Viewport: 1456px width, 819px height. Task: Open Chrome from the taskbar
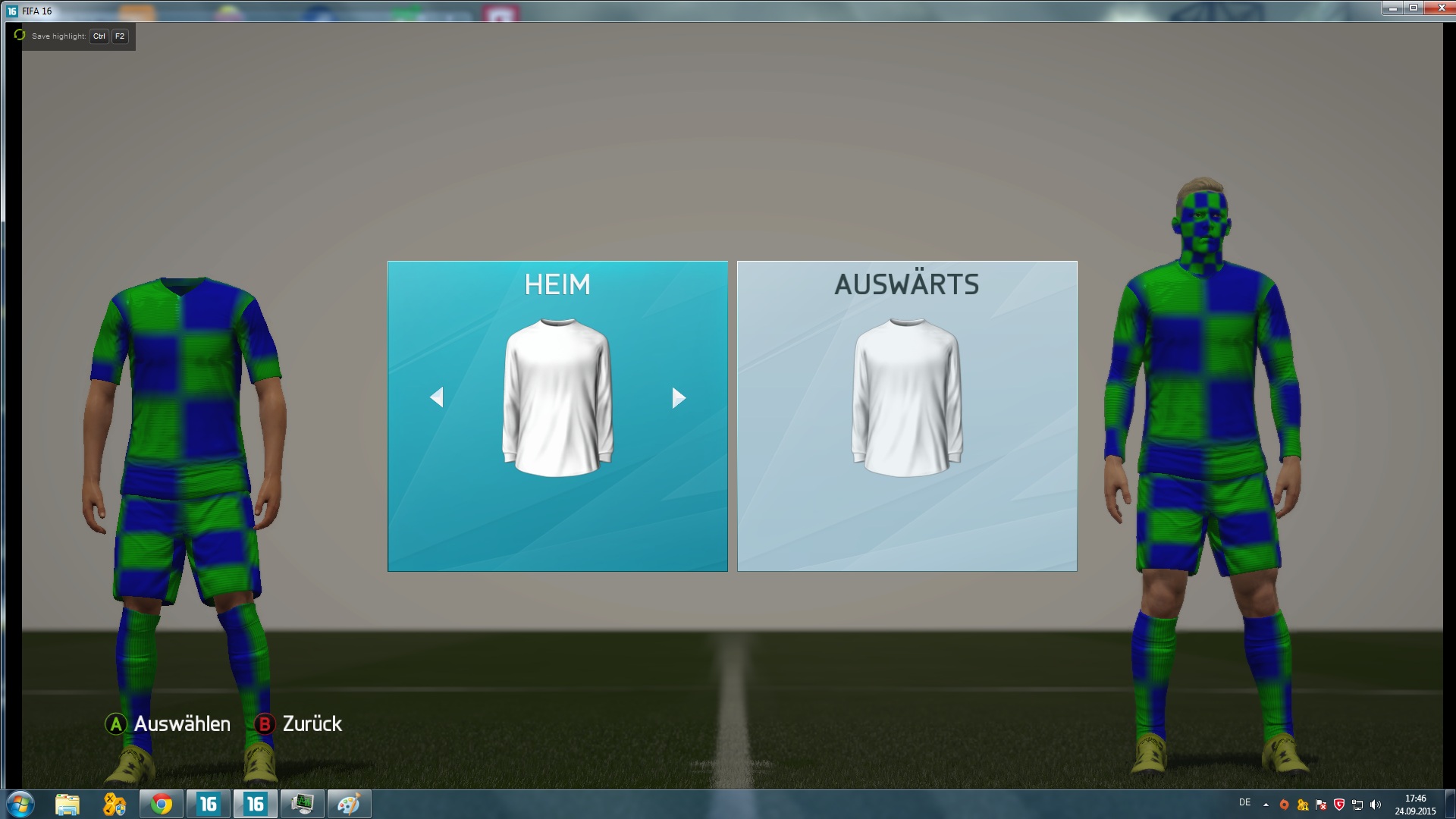161,804
